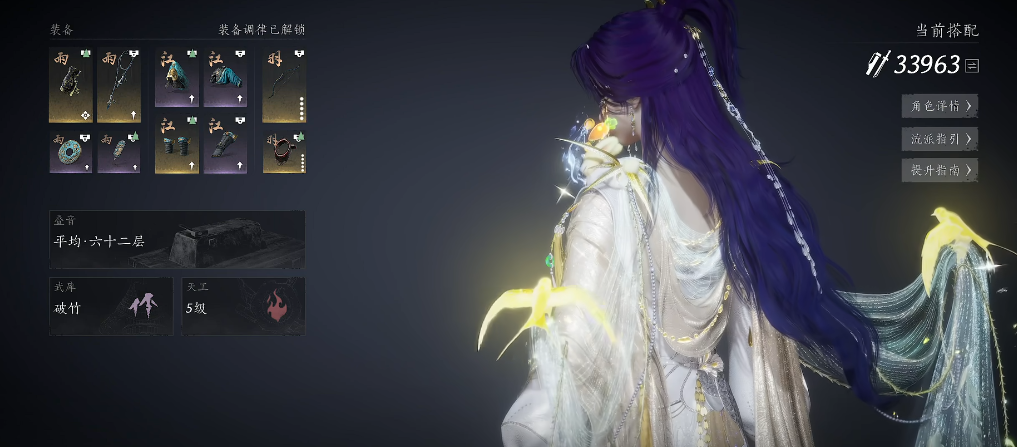Open the 提升指南 upgrade guide
Image resolution: width=1017 pixels, height=447 pixels.
(x=939, y=170)
